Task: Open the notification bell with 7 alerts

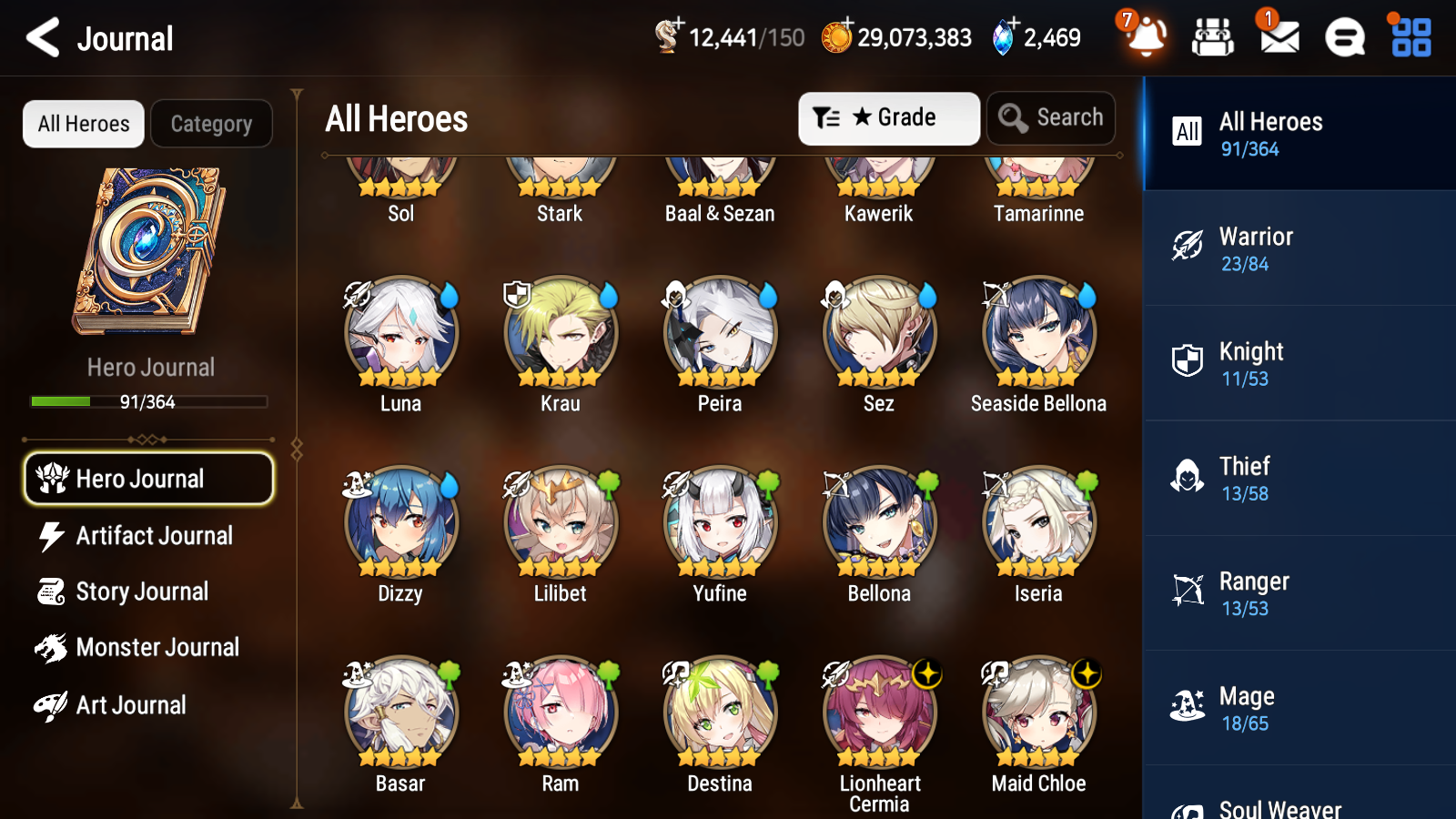Action: [1146, 38]
